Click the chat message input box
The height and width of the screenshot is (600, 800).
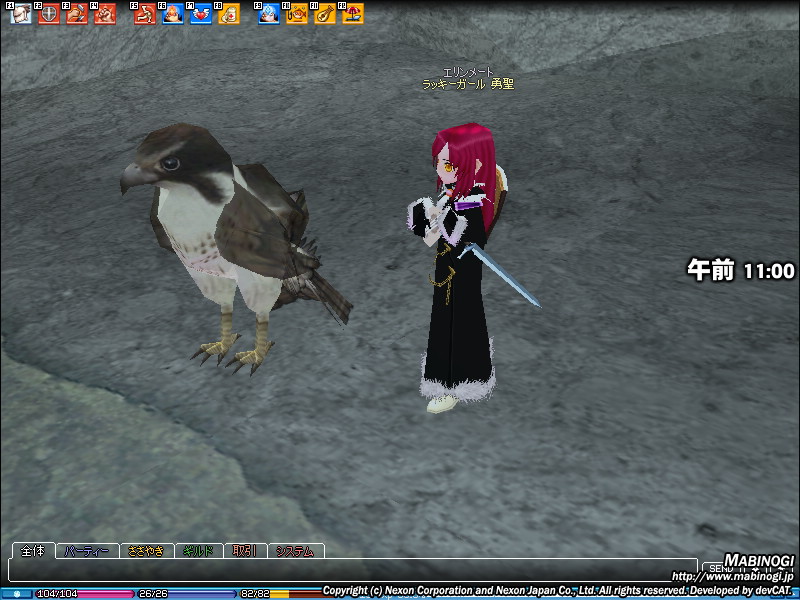[x=350, y=570]
